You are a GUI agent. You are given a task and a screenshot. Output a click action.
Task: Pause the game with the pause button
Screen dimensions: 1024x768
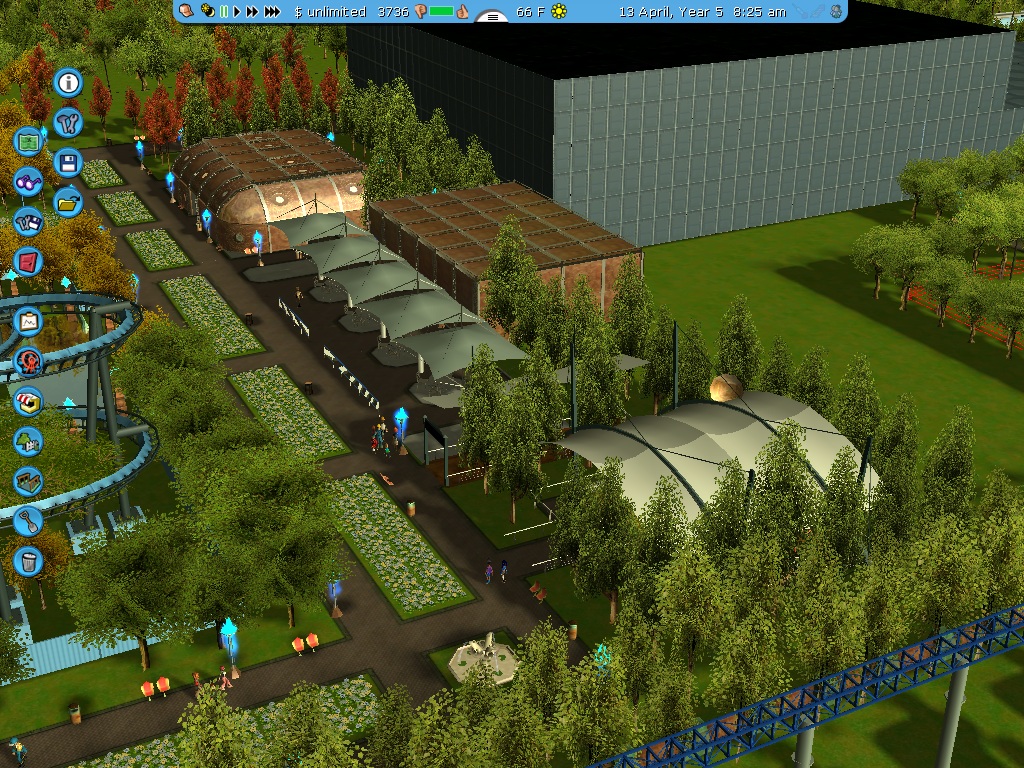coord(224,12)
